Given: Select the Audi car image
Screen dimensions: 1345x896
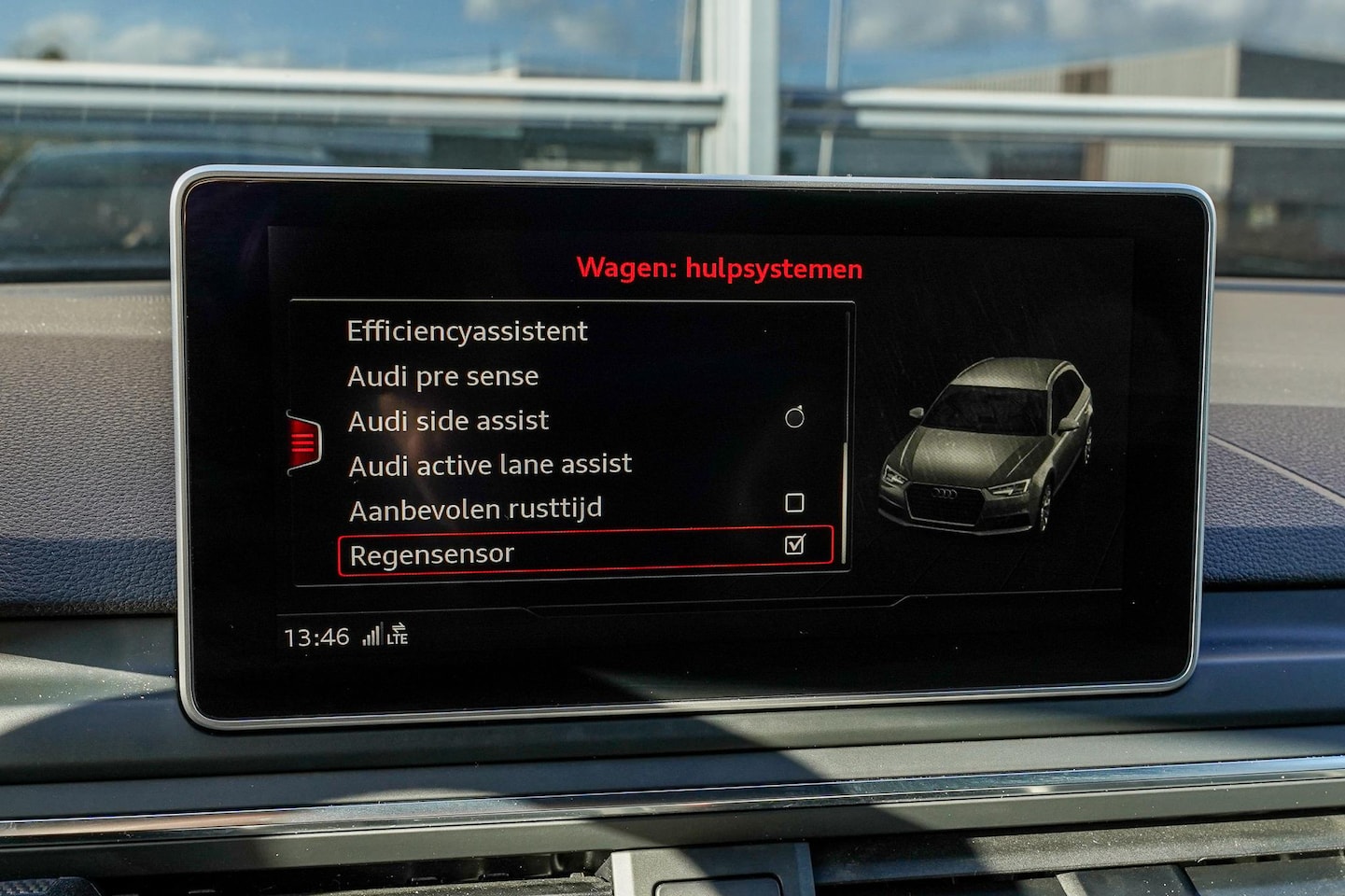Looking at the screenshot, I should (x=987, y=444).
